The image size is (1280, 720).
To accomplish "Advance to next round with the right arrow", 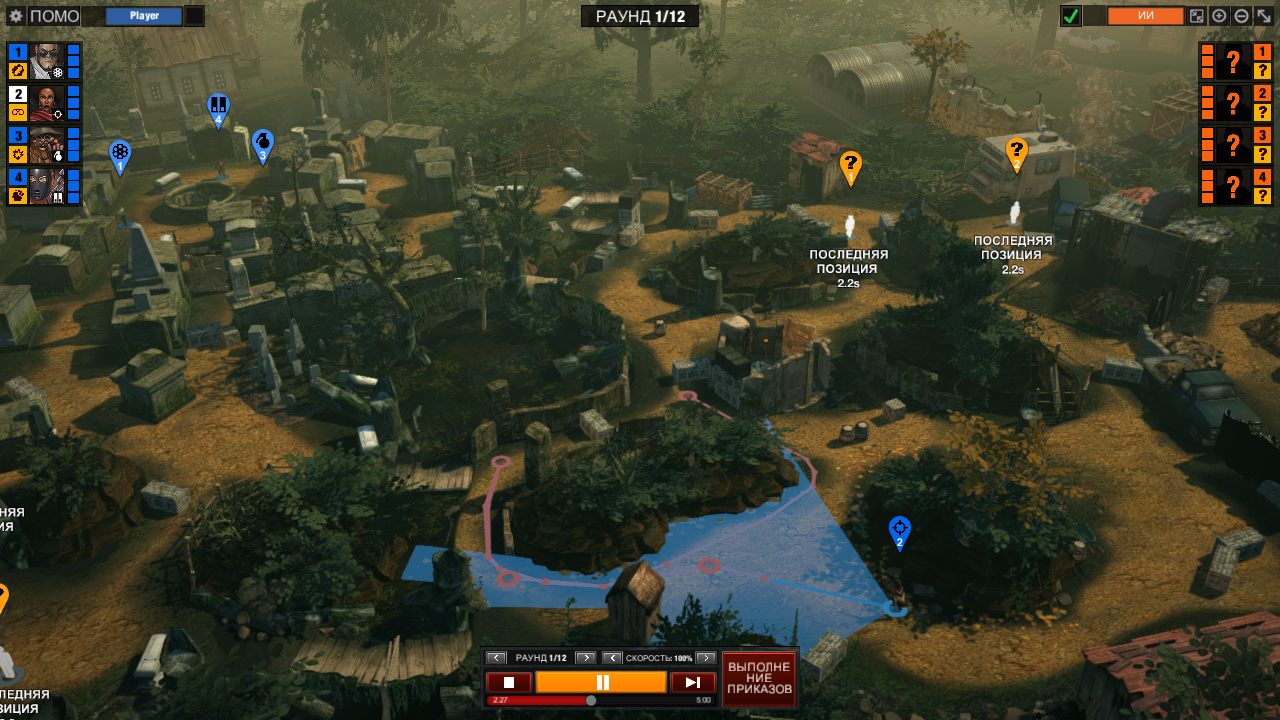I will pos(586,658).
